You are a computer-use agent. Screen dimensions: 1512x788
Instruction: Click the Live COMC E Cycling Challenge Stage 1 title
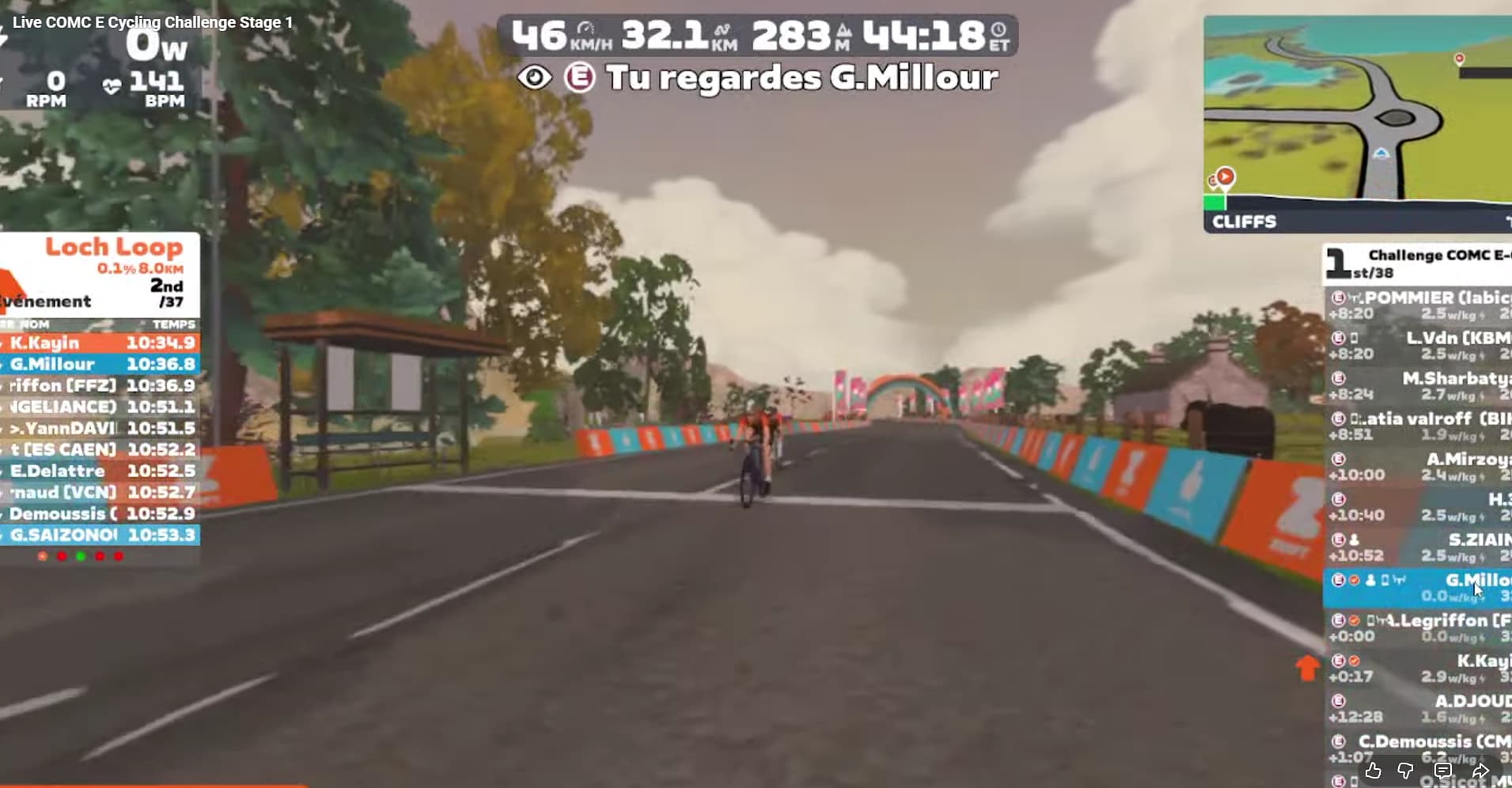pyautogui.click(x=154, y=22)
